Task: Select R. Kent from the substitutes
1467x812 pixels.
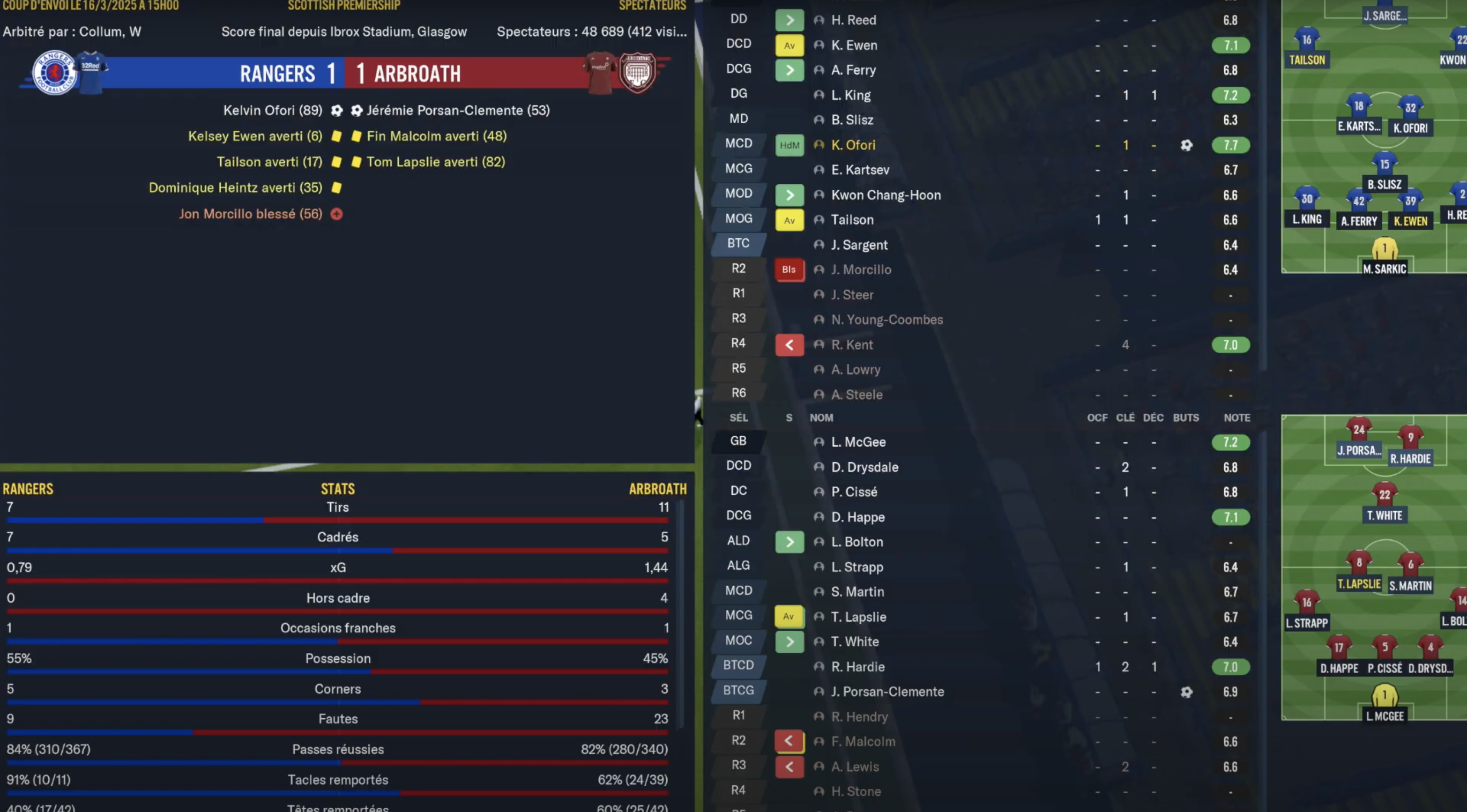Action: point(852,345)
